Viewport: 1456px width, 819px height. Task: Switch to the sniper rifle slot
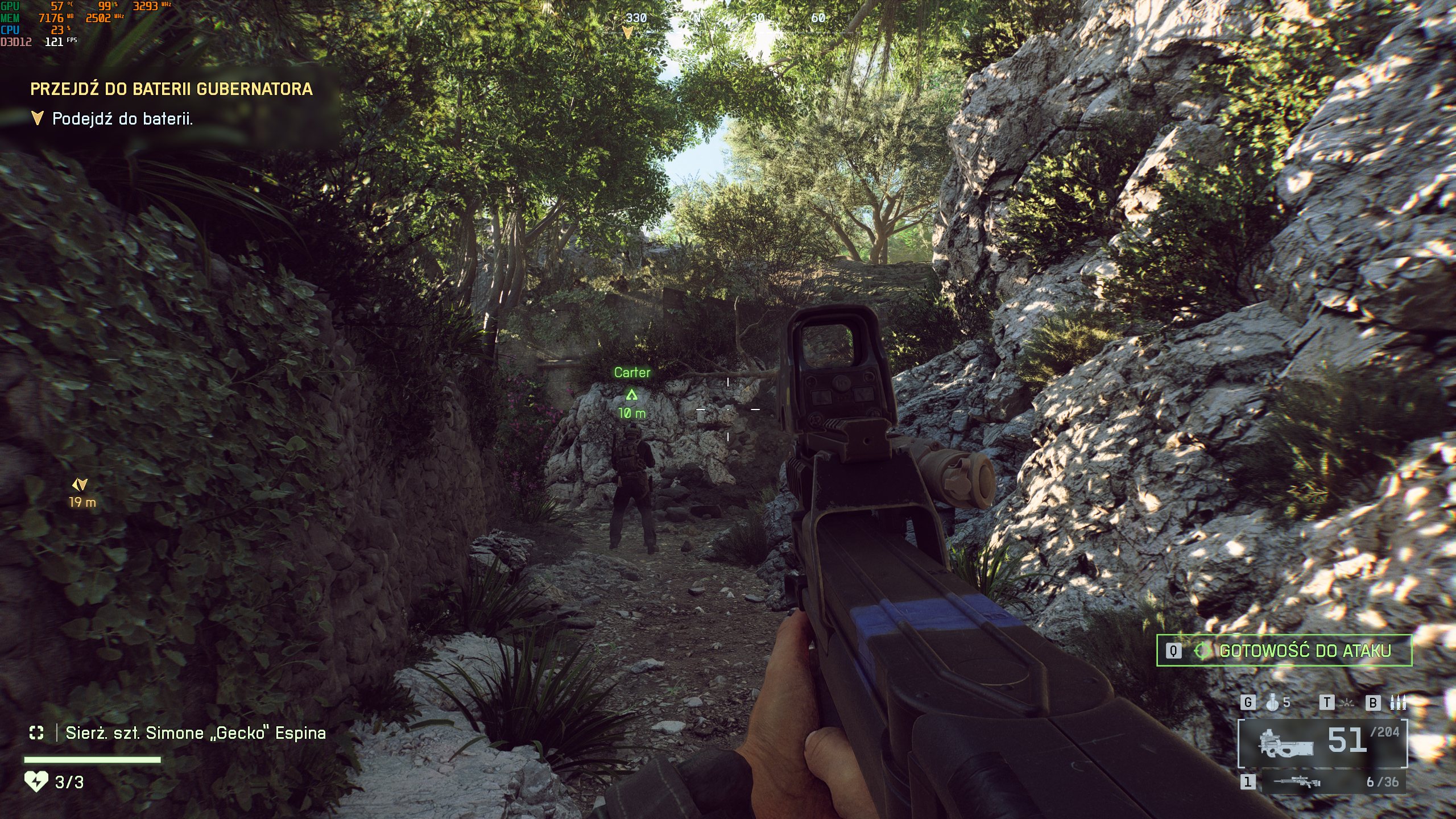pyautogui.click(x=1297, y=783)
